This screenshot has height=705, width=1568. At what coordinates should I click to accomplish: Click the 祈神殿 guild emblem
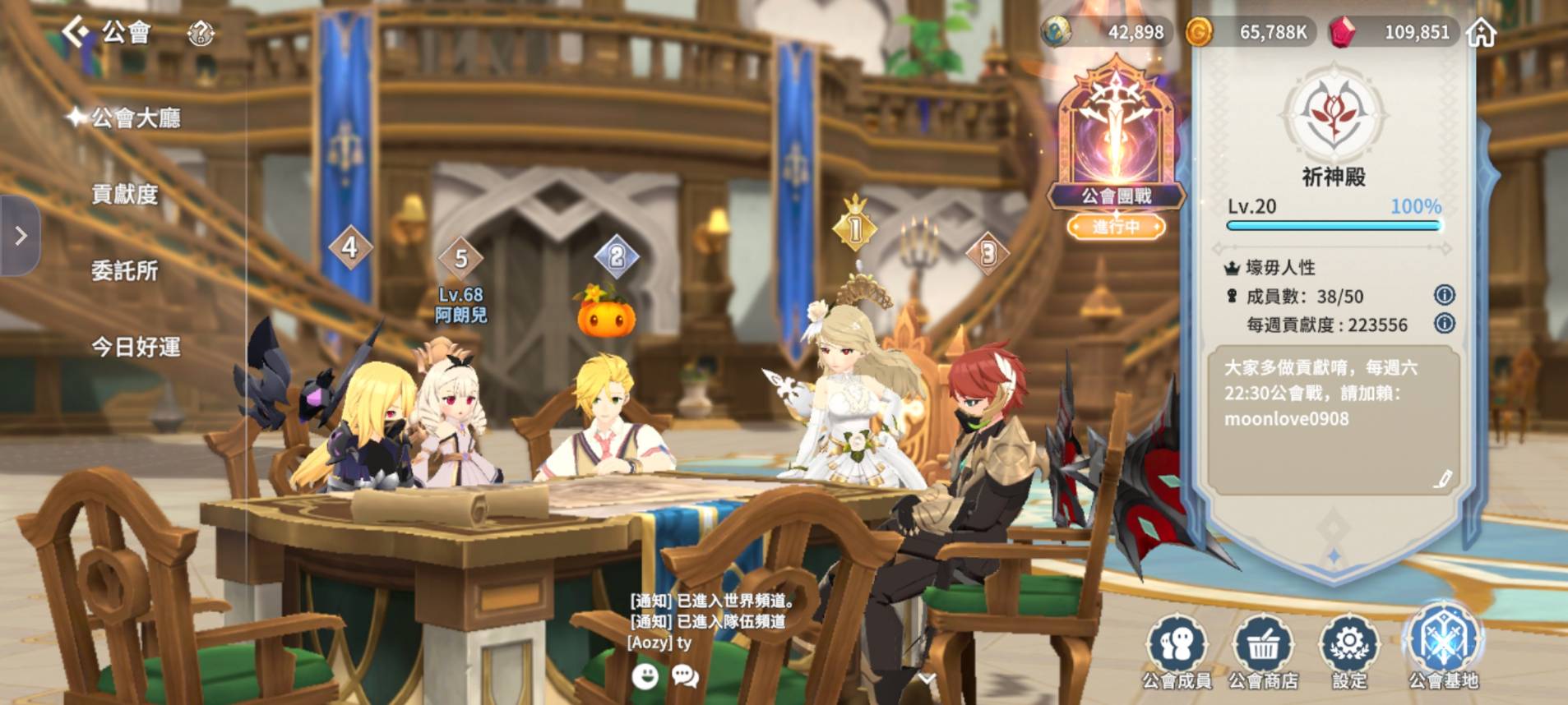click(x=1333, y=115)
